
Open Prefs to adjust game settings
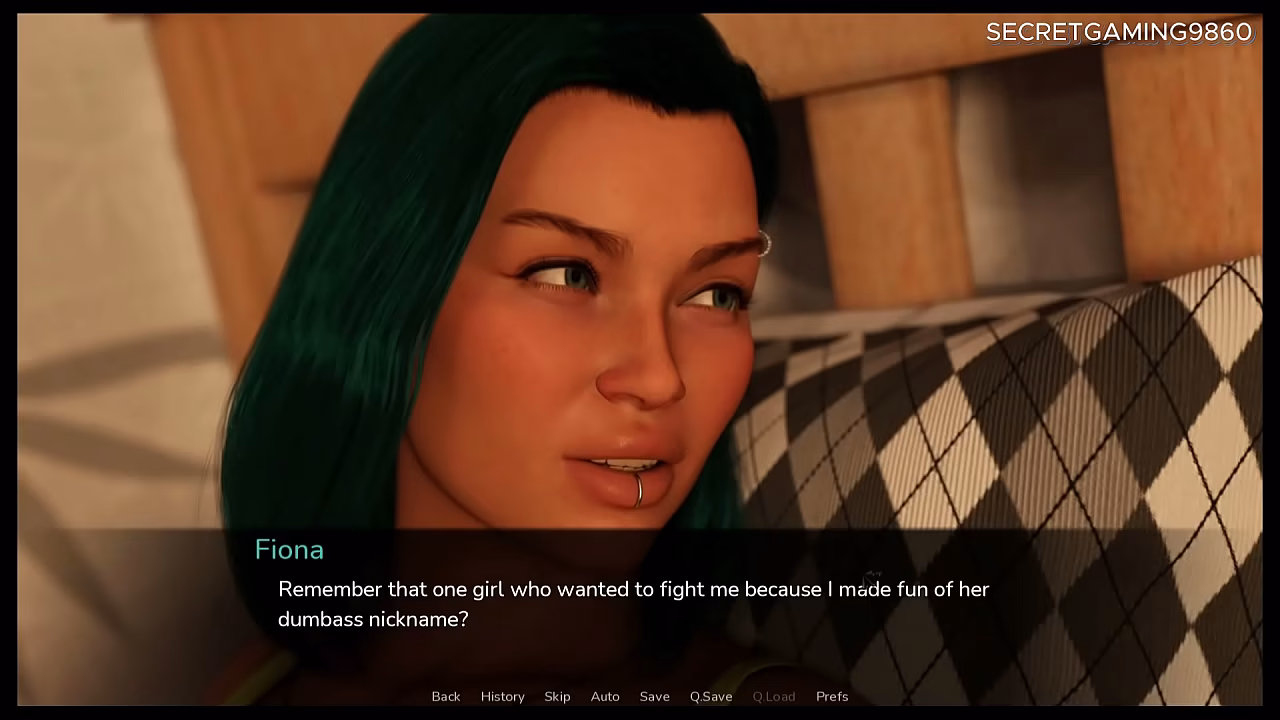832,696
